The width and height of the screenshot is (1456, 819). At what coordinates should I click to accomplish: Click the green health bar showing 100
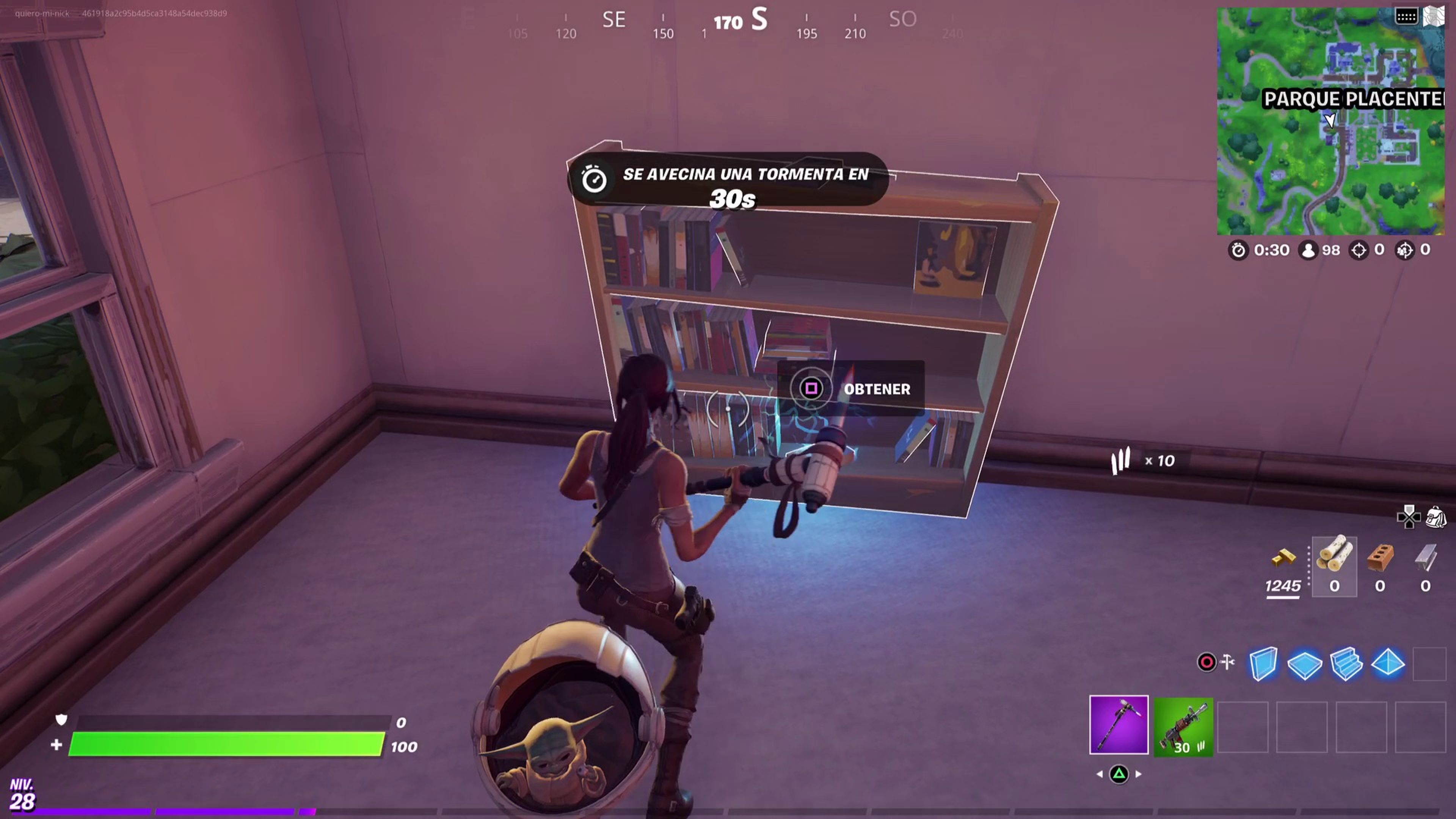point(226,745)
